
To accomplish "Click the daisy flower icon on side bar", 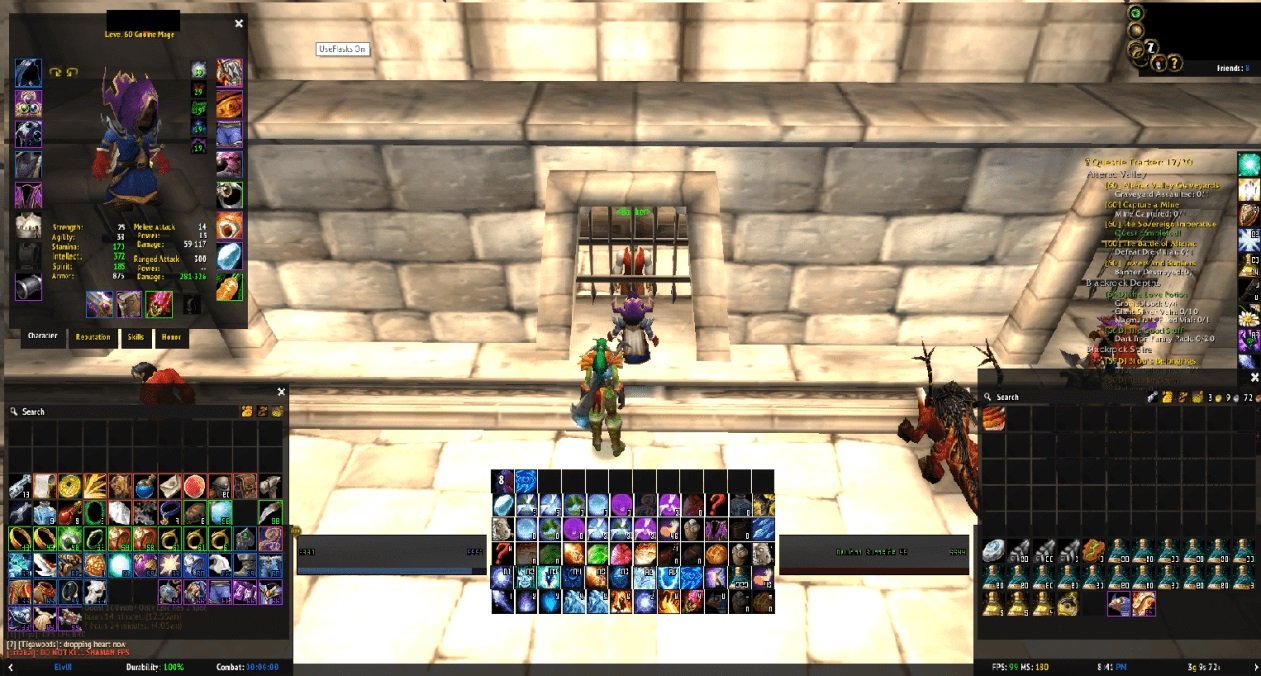I will (x=1249, y=317).
